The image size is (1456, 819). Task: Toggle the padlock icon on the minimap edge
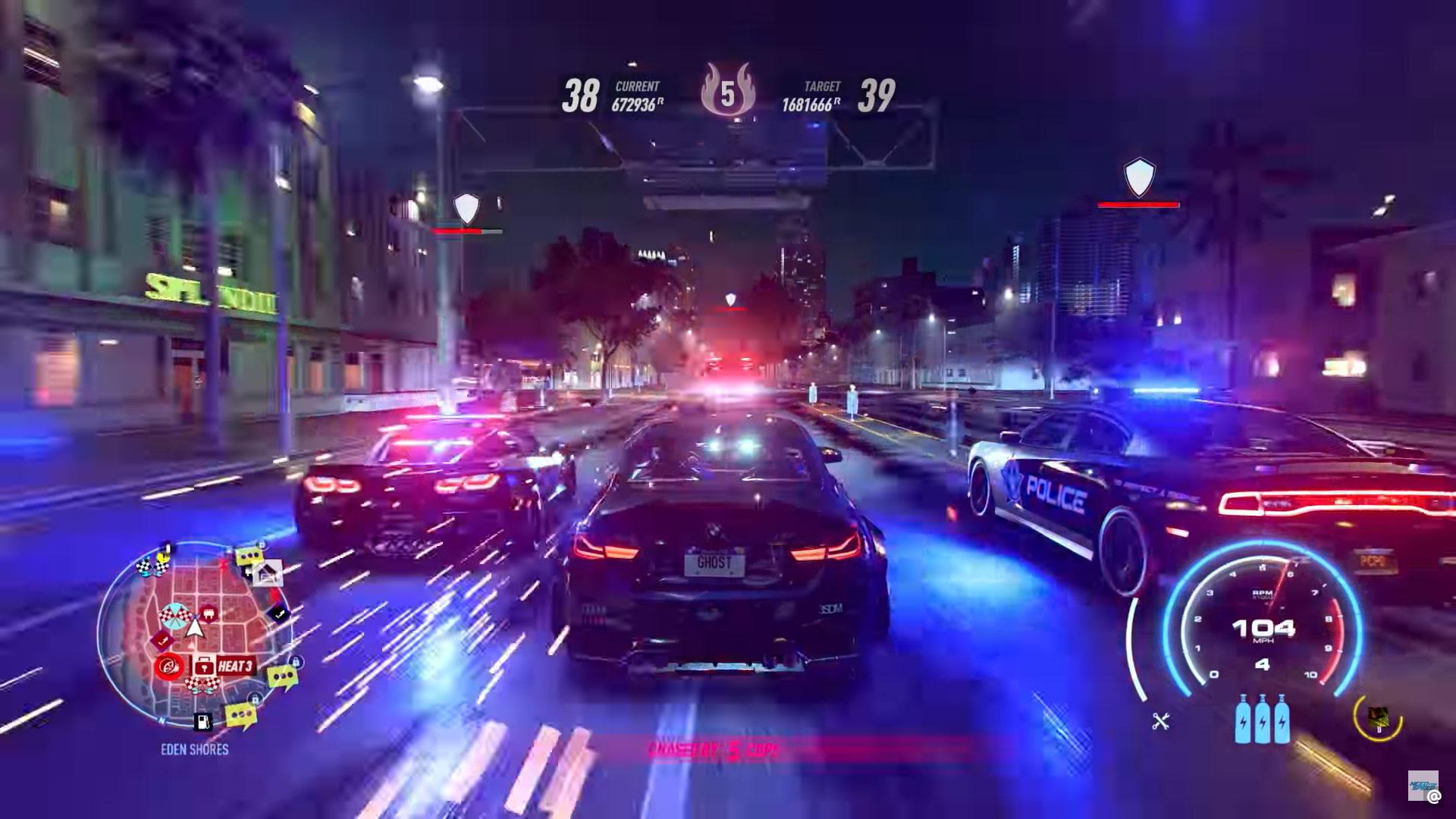295,662
